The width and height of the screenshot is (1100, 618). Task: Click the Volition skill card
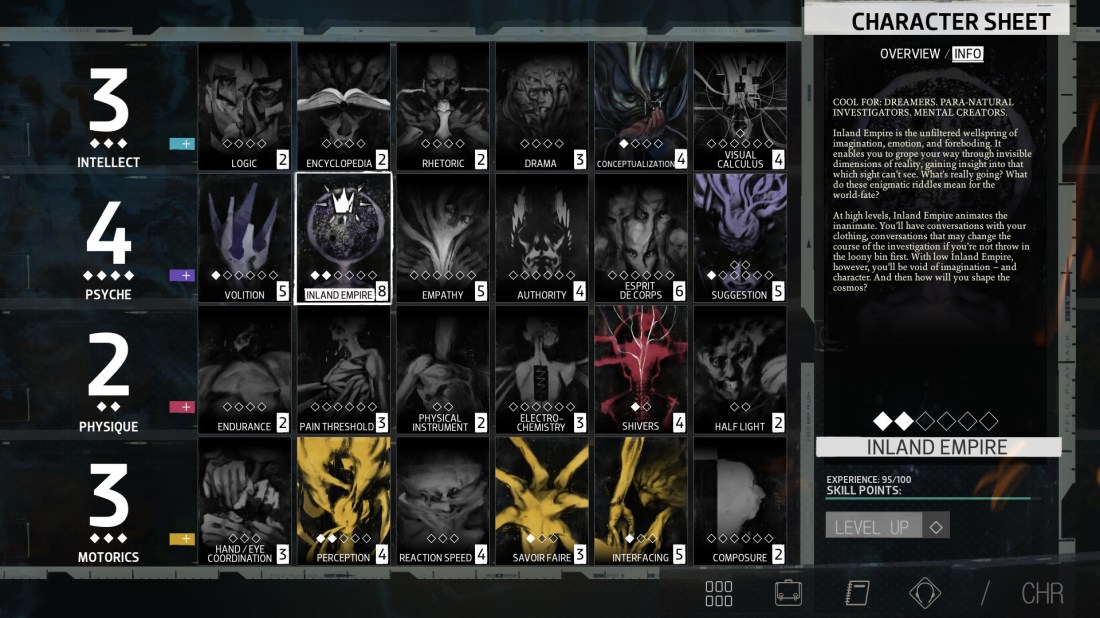pyautogui.click(x=244, y=238)
